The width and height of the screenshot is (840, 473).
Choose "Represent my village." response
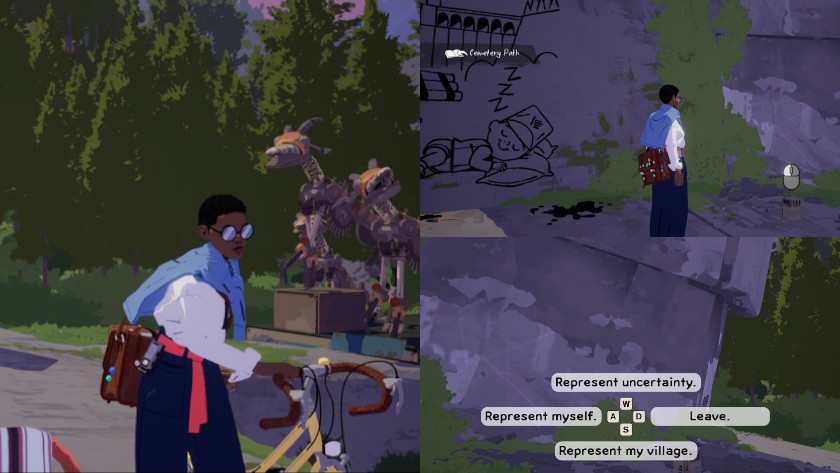(x=626, y=451)
